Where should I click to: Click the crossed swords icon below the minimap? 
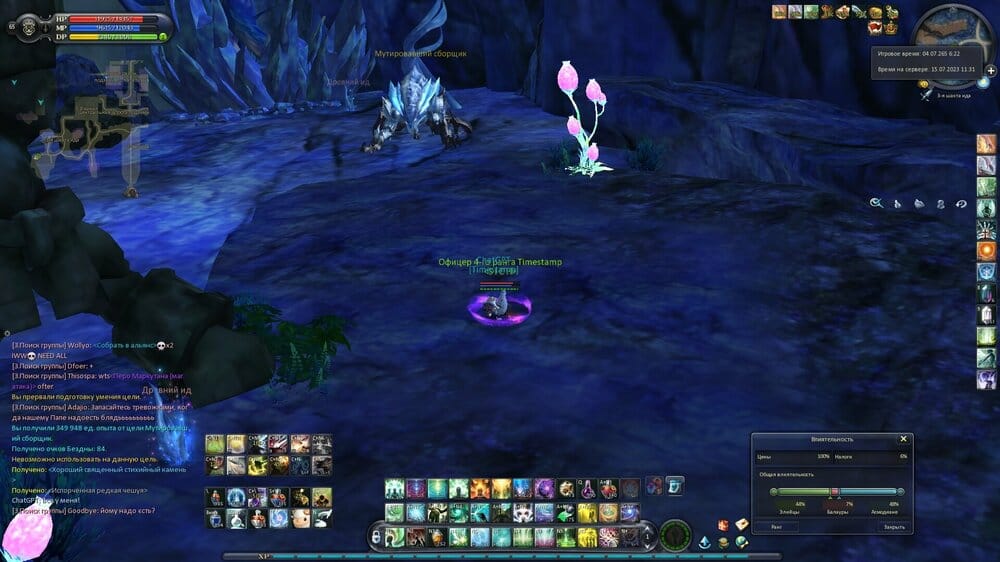pyautogui.click(x=928, y=94)
